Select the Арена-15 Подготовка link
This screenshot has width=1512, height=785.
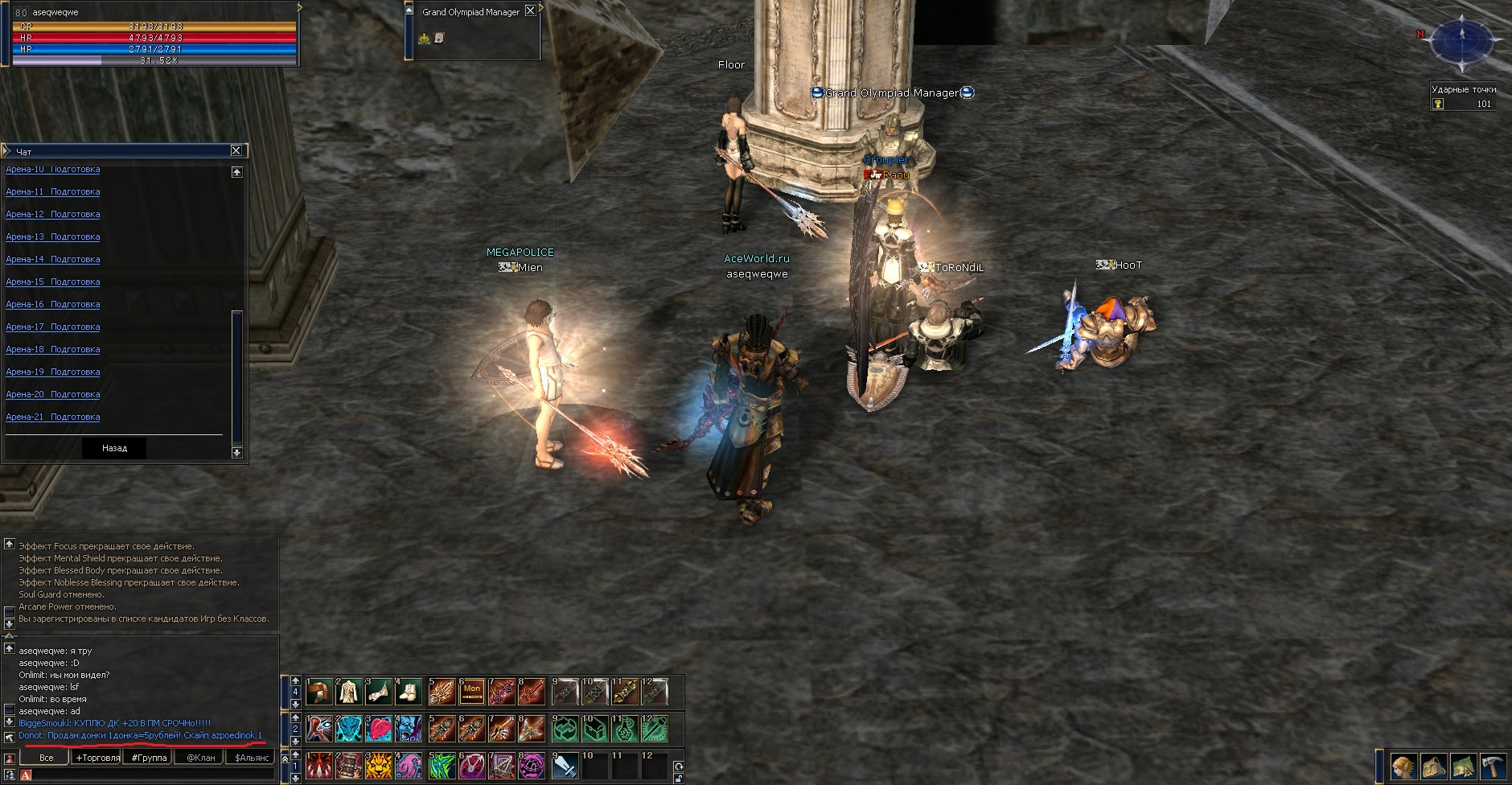tap(53, 282)
